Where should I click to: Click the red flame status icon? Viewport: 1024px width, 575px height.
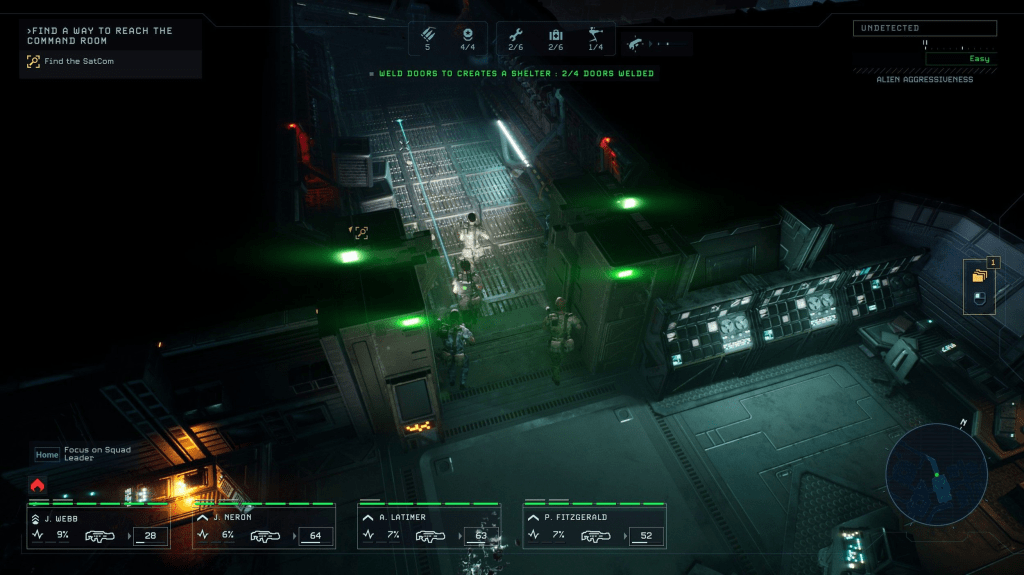coord(38,485)
